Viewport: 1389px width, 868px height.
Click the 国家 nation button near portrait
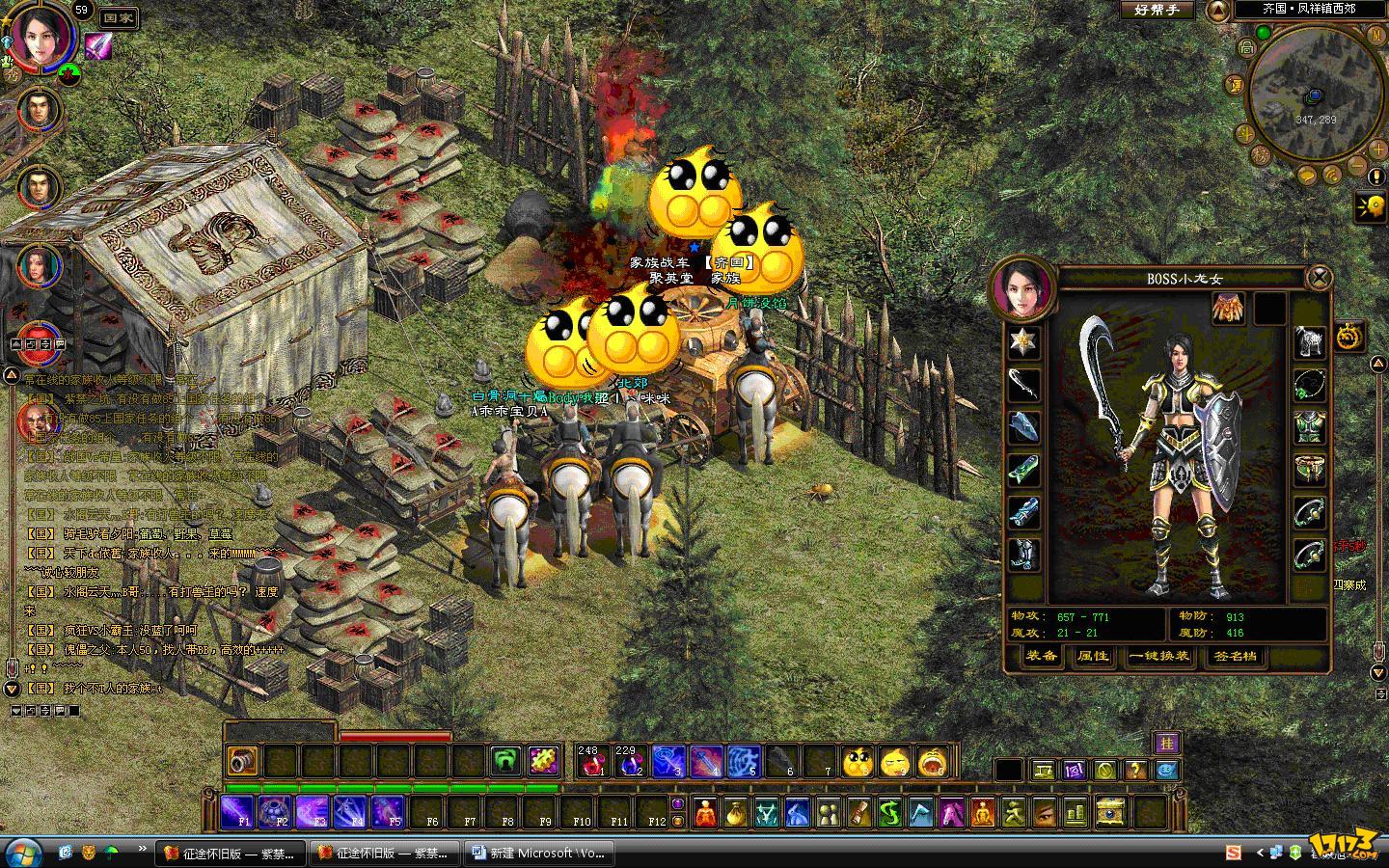pyautogui.click(x=118, y=17)
